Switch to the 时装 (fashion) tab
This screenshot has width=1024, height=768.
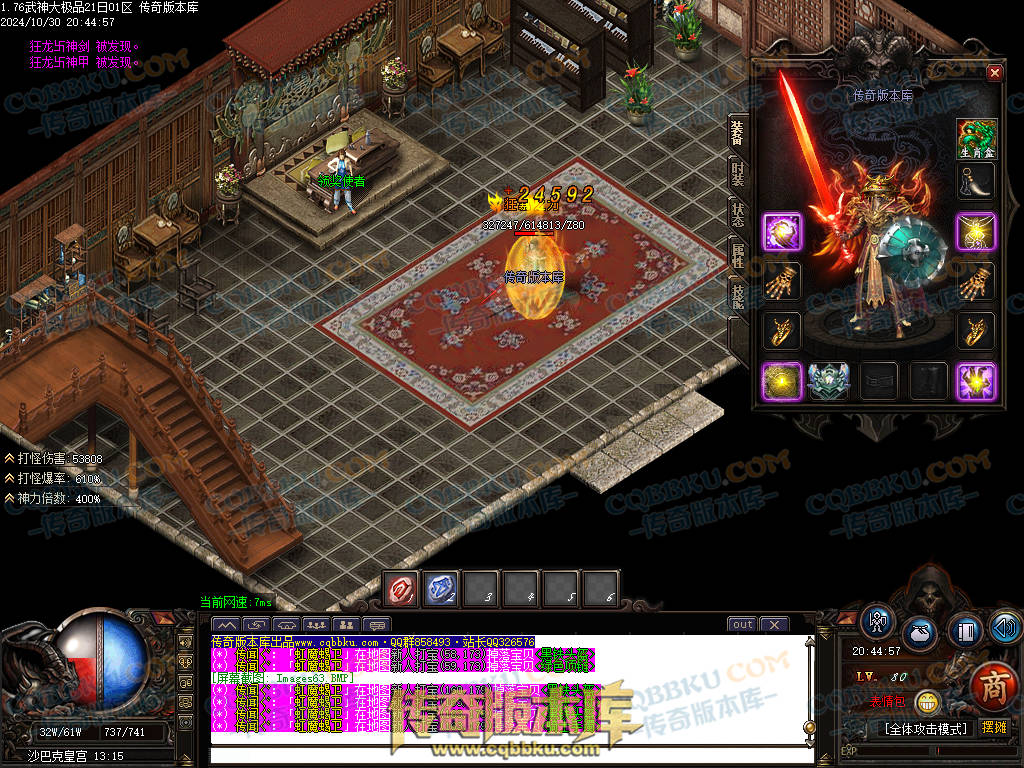point(737,176)
